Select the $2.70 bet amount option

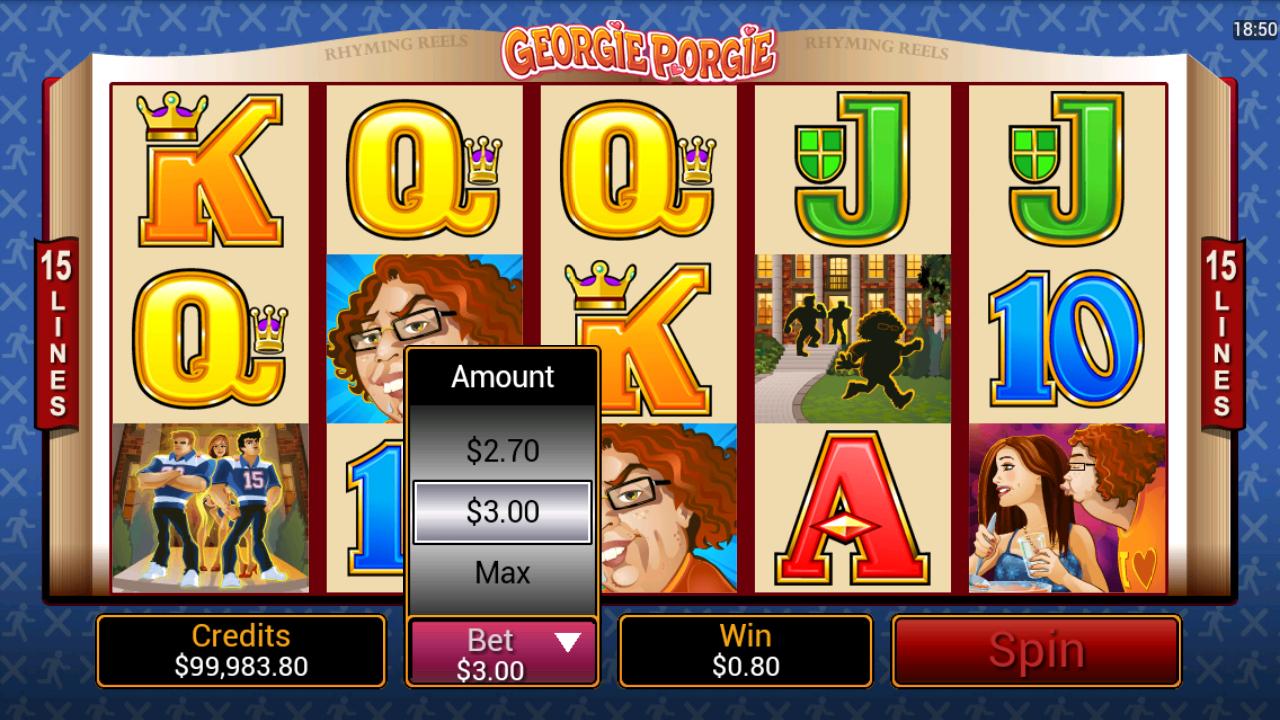coord(501,449)
